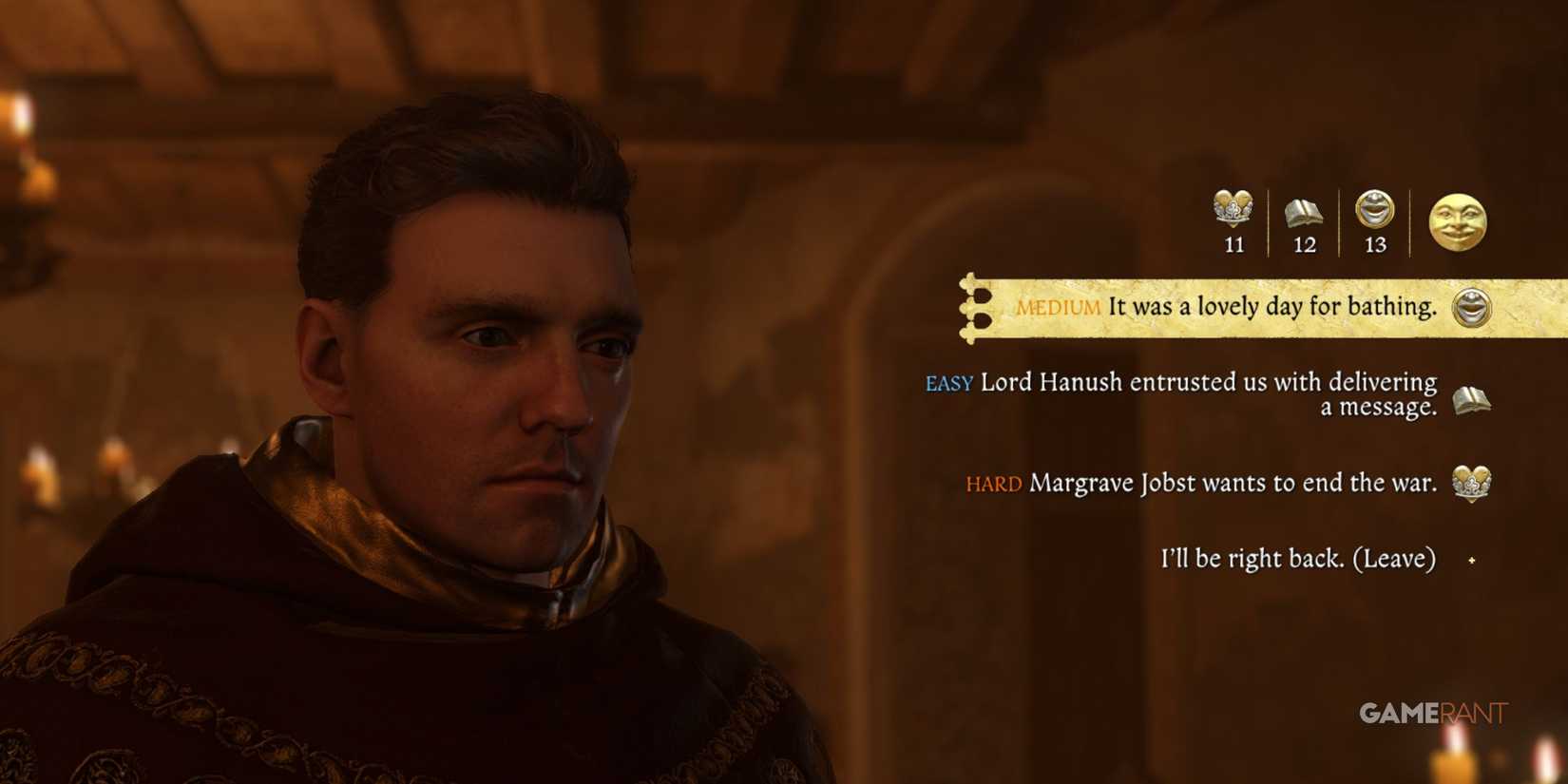Select the Lord Hanush message dialogue line
The image size is (1568, 784).
(1207, 397)
